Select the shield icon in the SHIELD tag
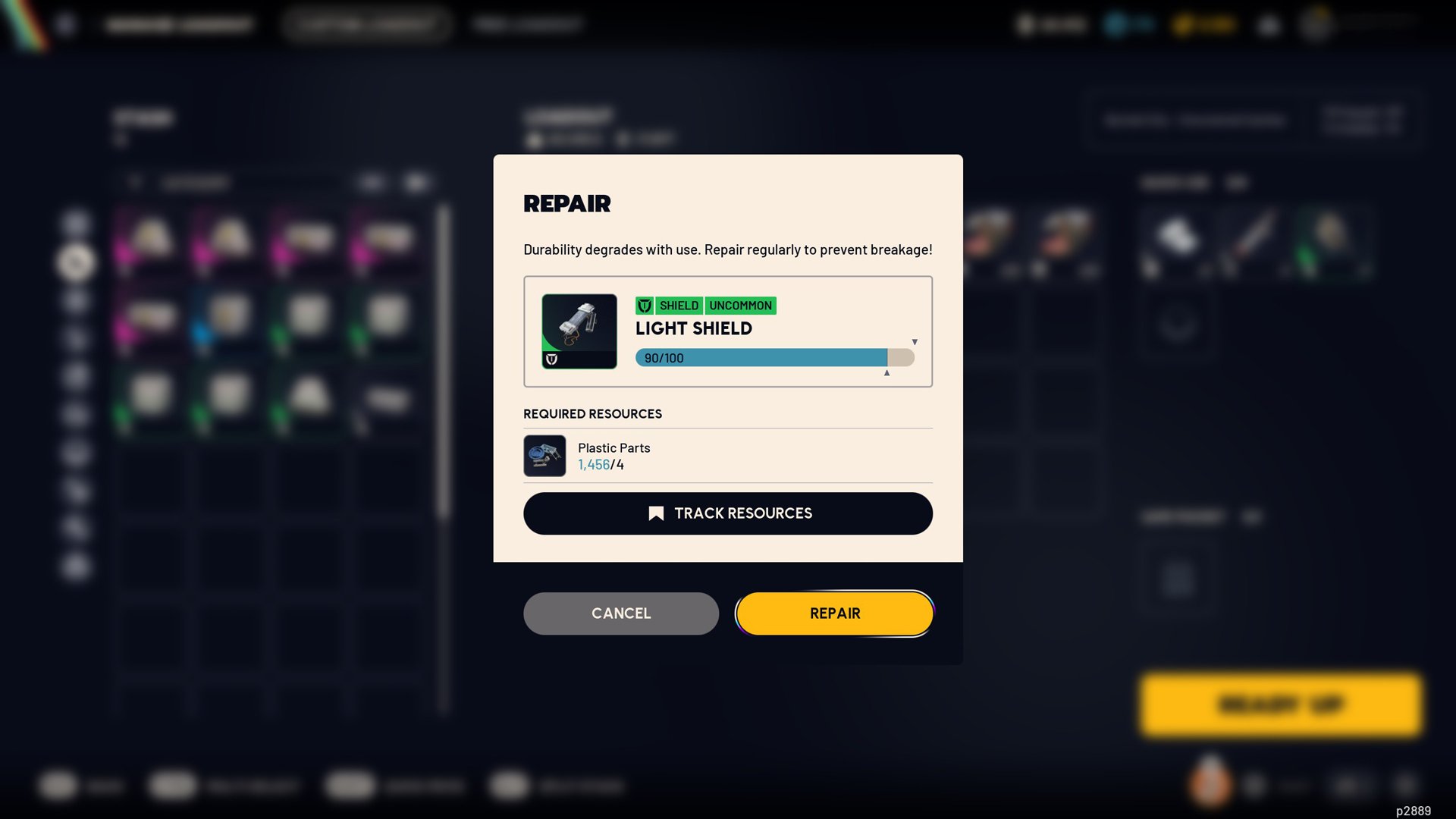This screenshot has width=1456, height=819. point(645,306)
